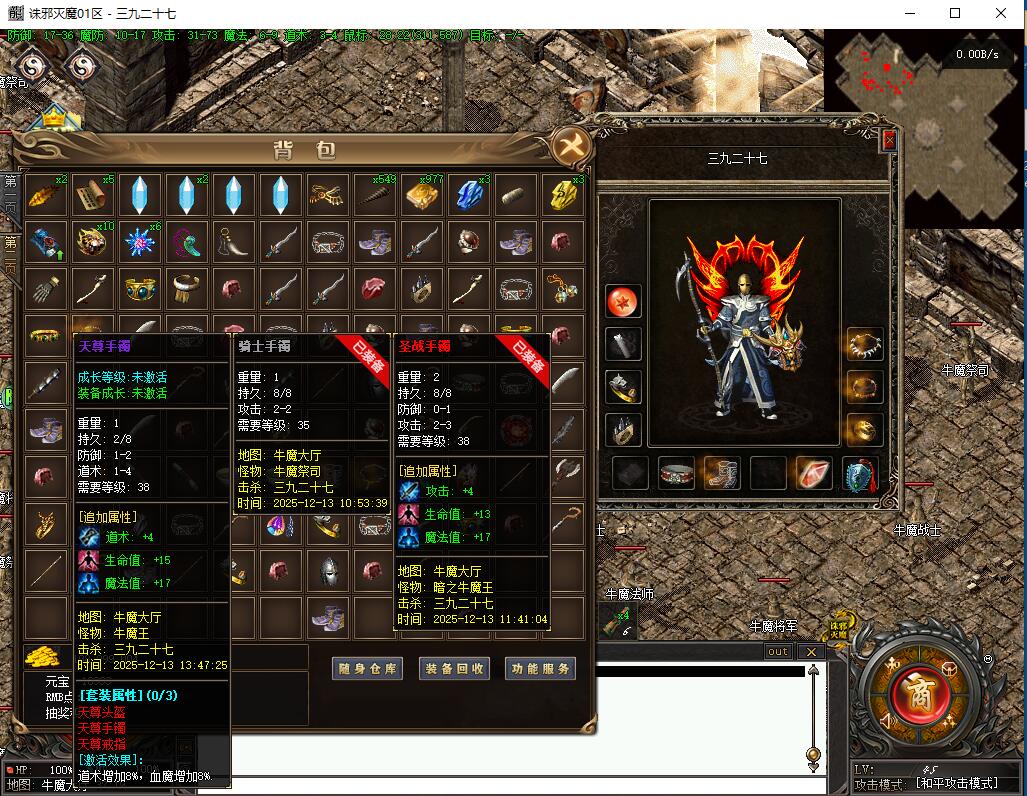Click the equipped necklace slot
1027x796 pixels.
coord(864,344)
